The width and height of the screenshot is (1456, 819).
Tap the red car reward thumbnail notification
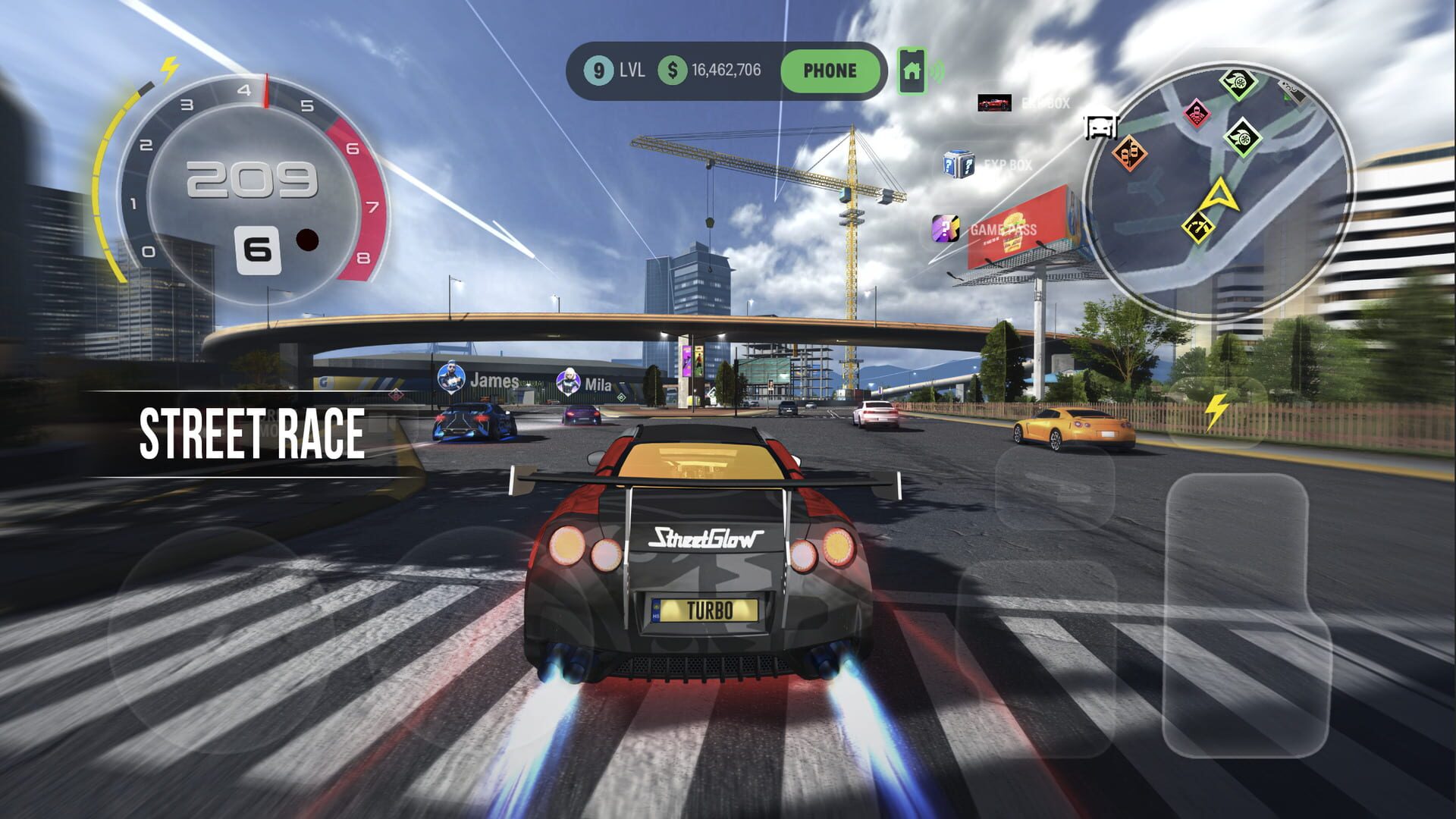point(994,102)
